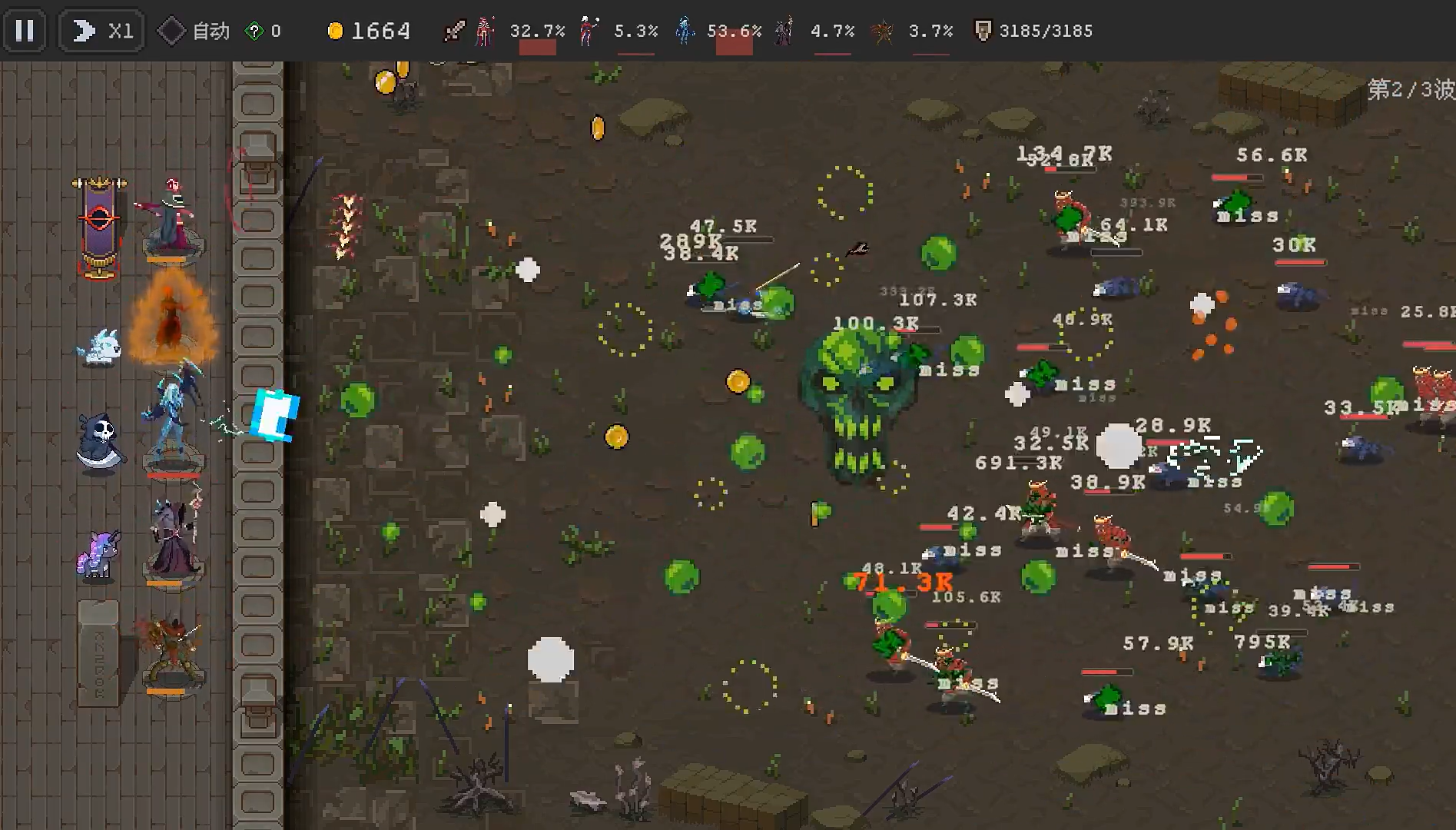Viewport: 1456px width, 830px height.
Task: Toggle the X1 game speed setting
Action: 100,31
